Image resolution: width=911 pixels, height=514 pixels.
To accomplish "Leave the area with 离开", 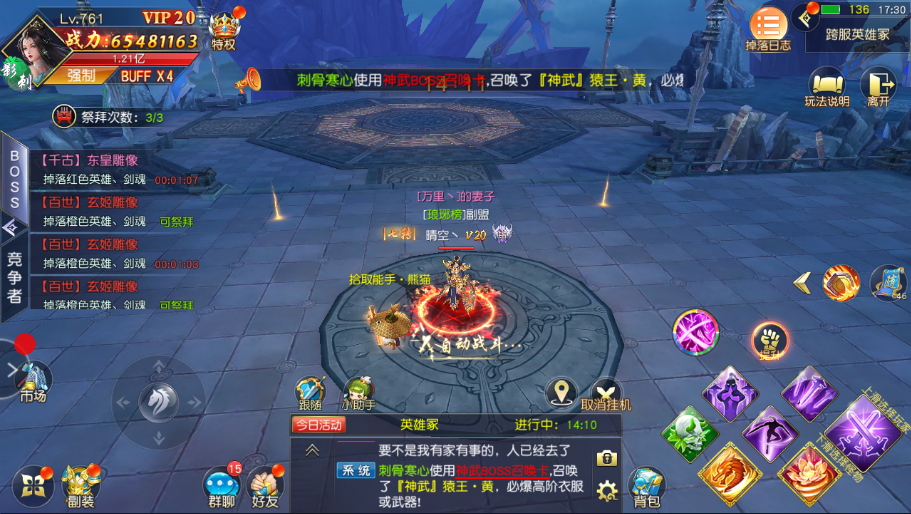I will pyautogui.click(x=878, y=87).
